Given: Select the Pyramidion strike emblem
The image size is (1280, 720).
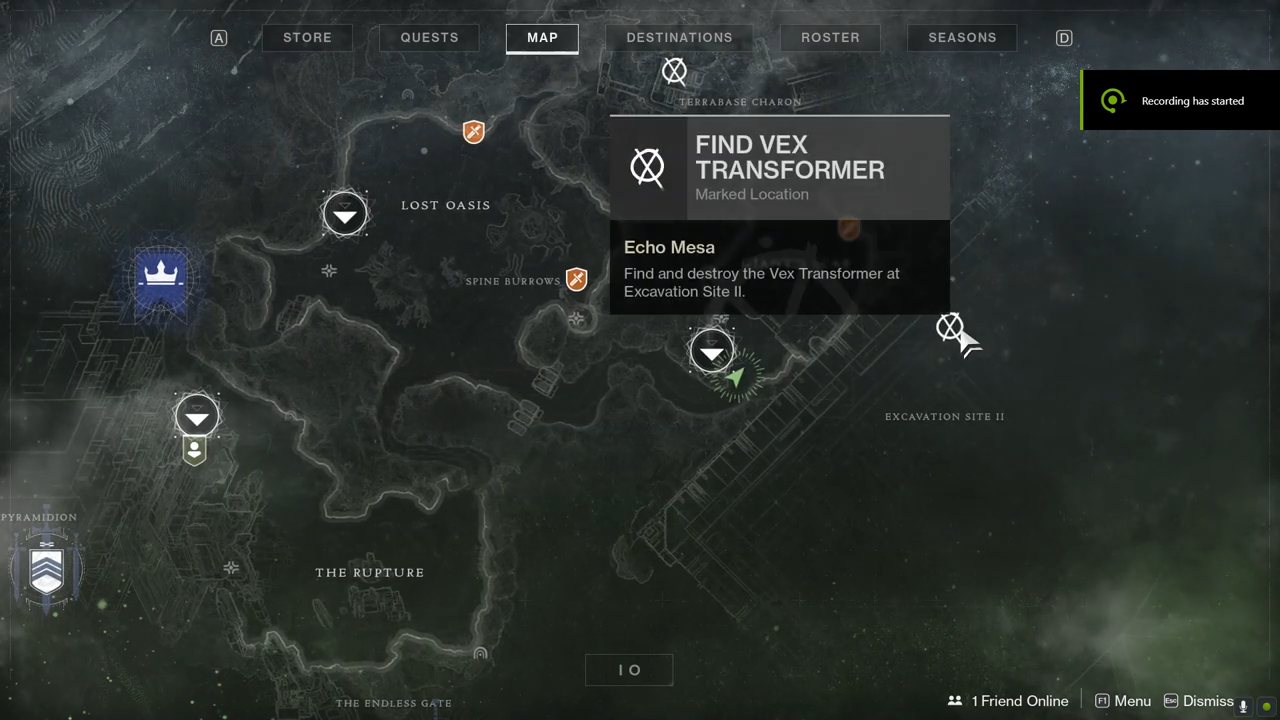Looking at the screenshot, I should click(47, 567).
